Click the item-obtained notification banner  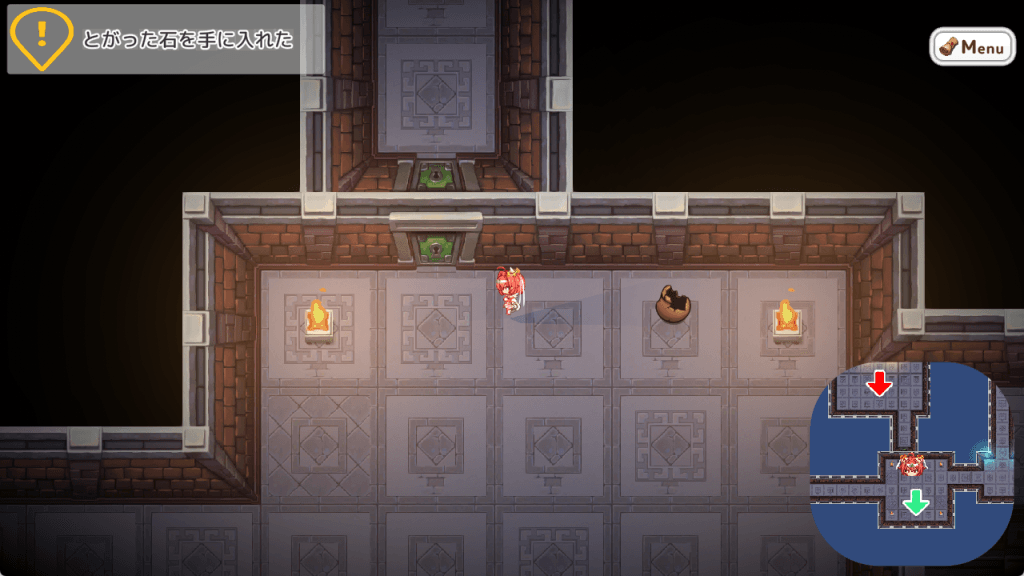tap(165, 40)
